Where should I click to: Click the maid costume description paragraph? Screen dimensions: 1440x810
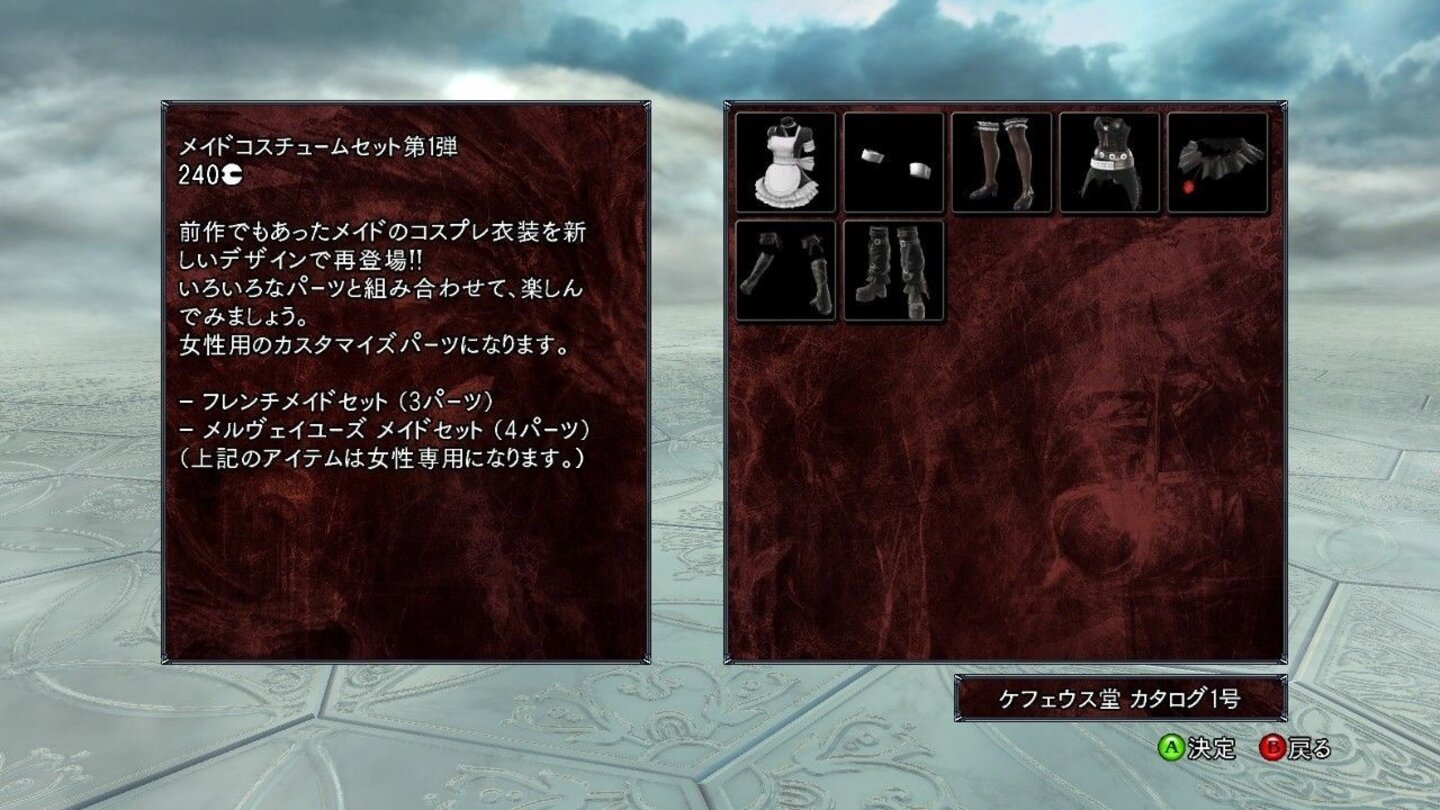click(380, 285)
